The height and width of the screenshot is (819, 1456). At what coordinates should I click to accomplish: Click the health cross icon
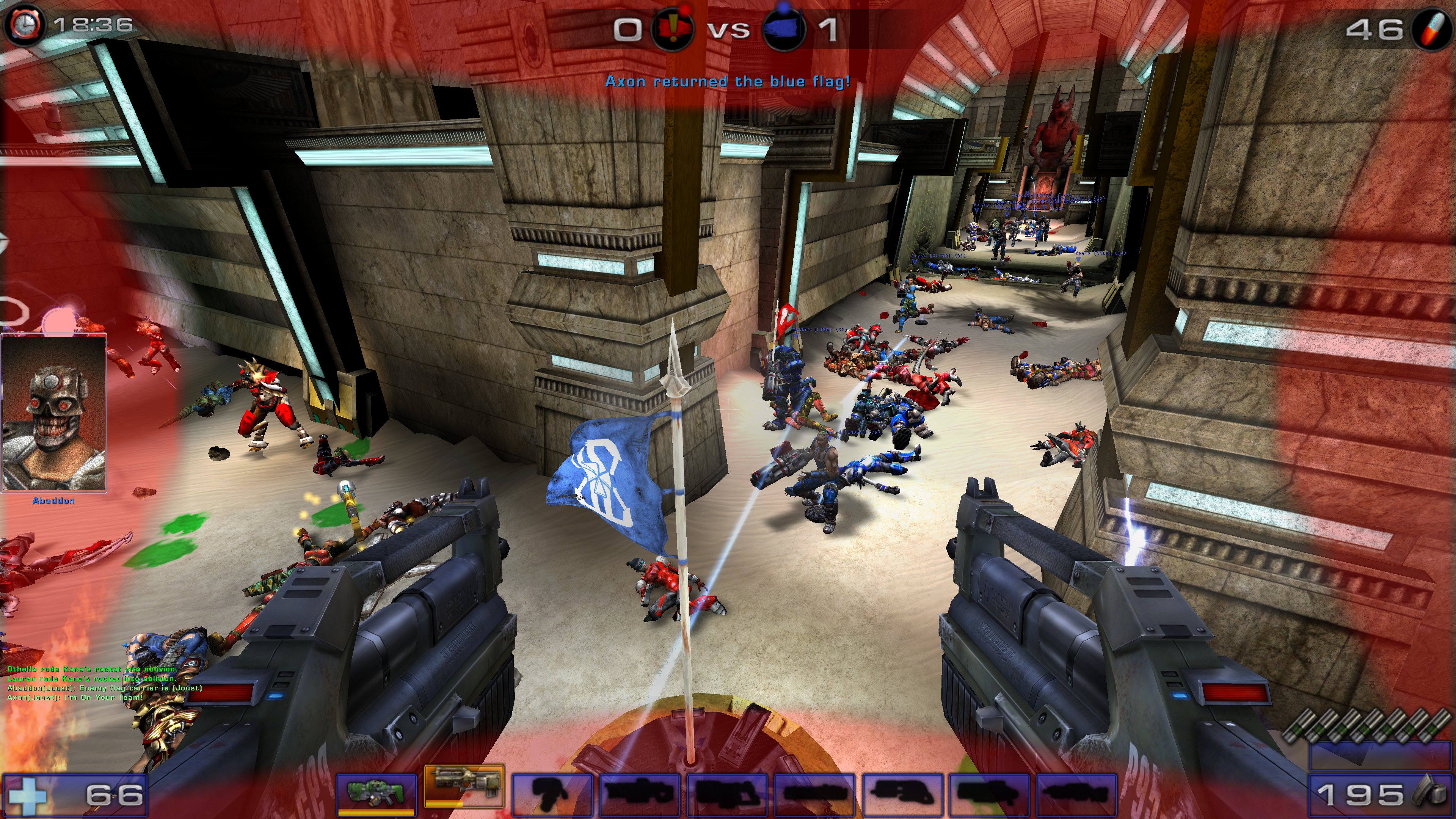tap(25, 796)
